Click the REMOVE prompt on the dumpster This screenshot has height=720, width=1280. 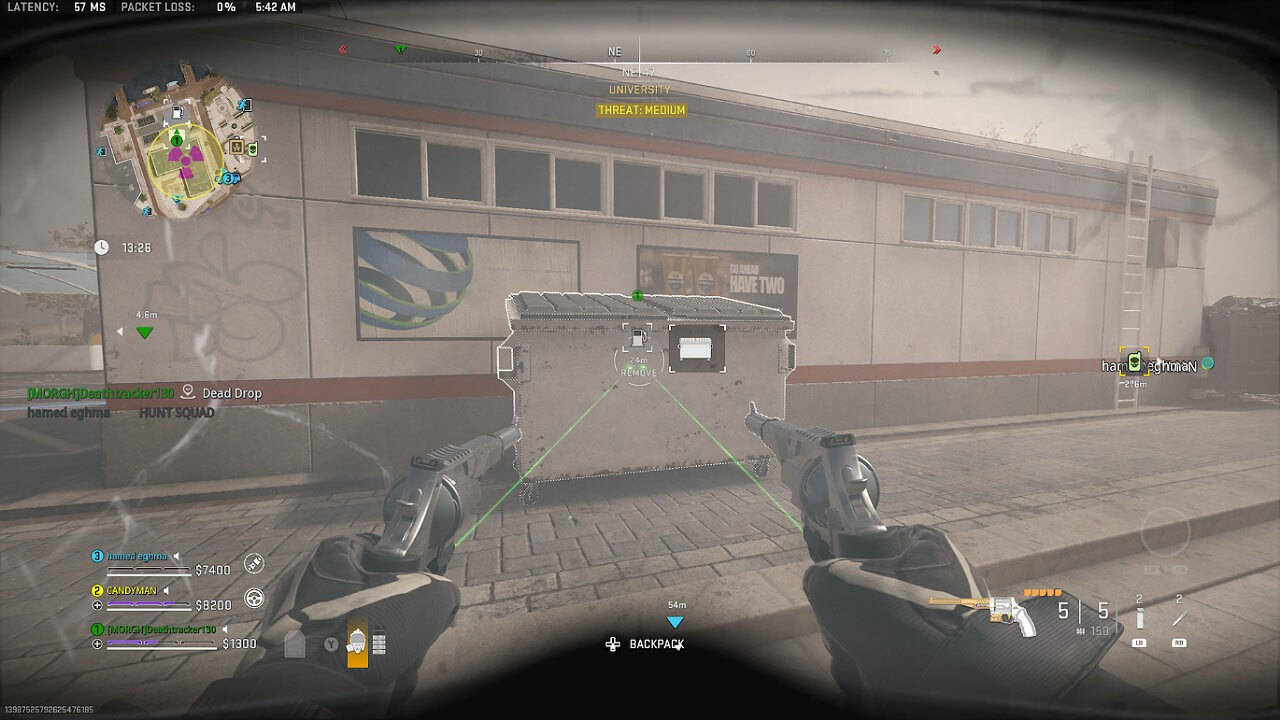click(x=640, y=373)
